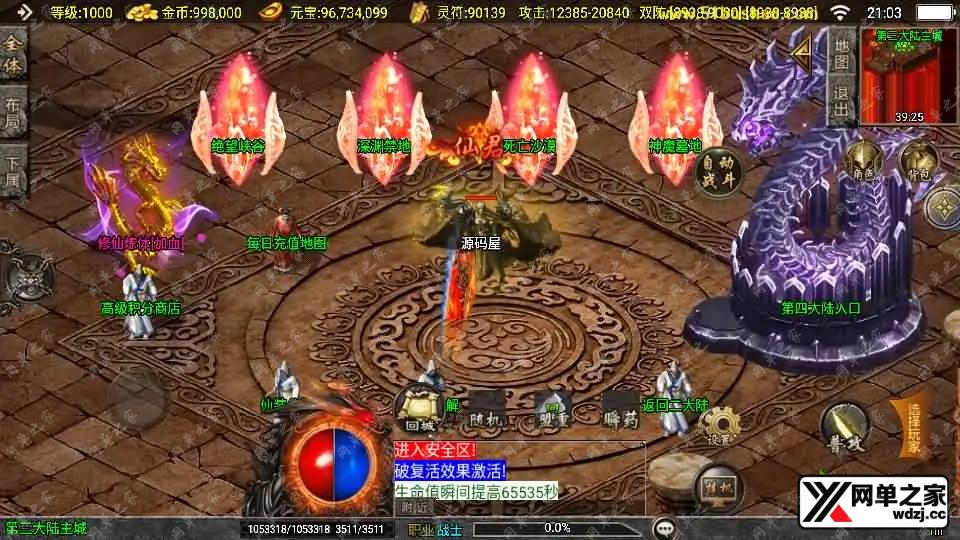The image size is (960, 540).
Task: Toggle 自动战斗 auto-battle
Action: click(x=717, y=170)
